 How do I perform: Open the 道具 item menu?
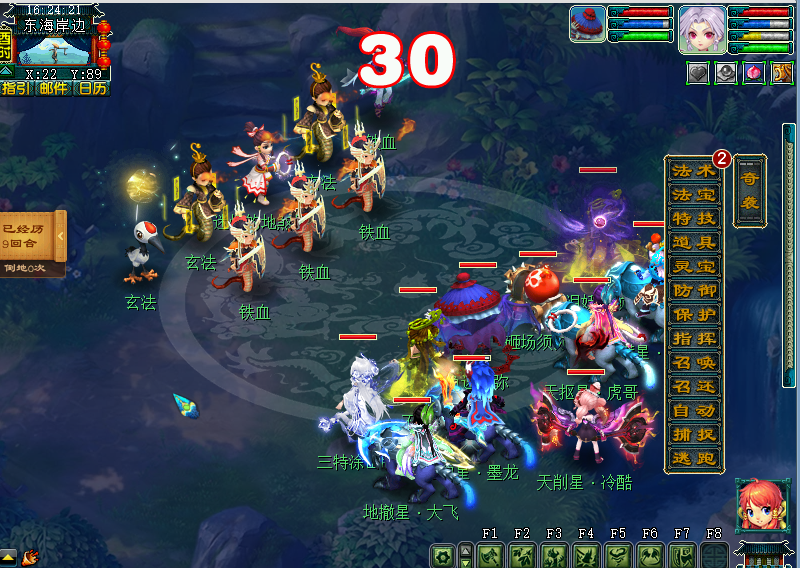(694, 242)
